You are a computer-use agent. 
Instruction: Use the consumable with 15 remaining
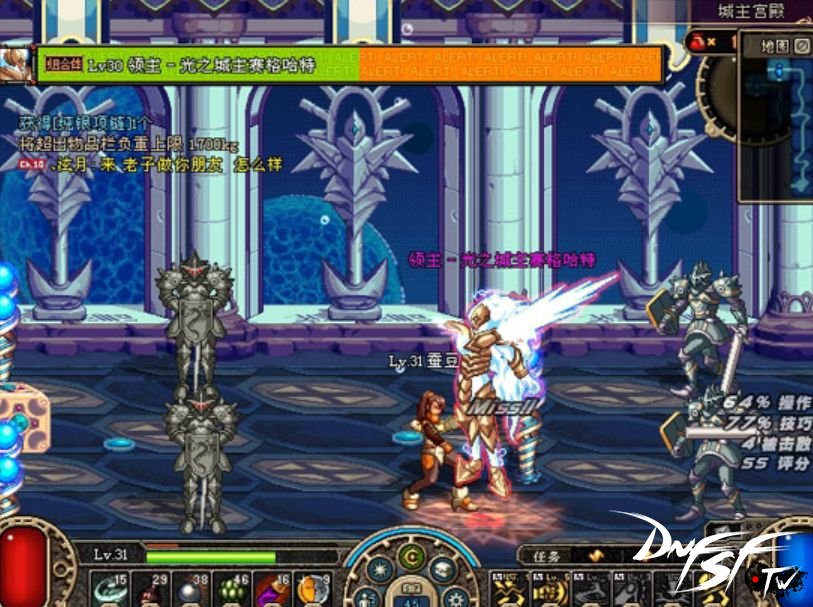point(107,589)
